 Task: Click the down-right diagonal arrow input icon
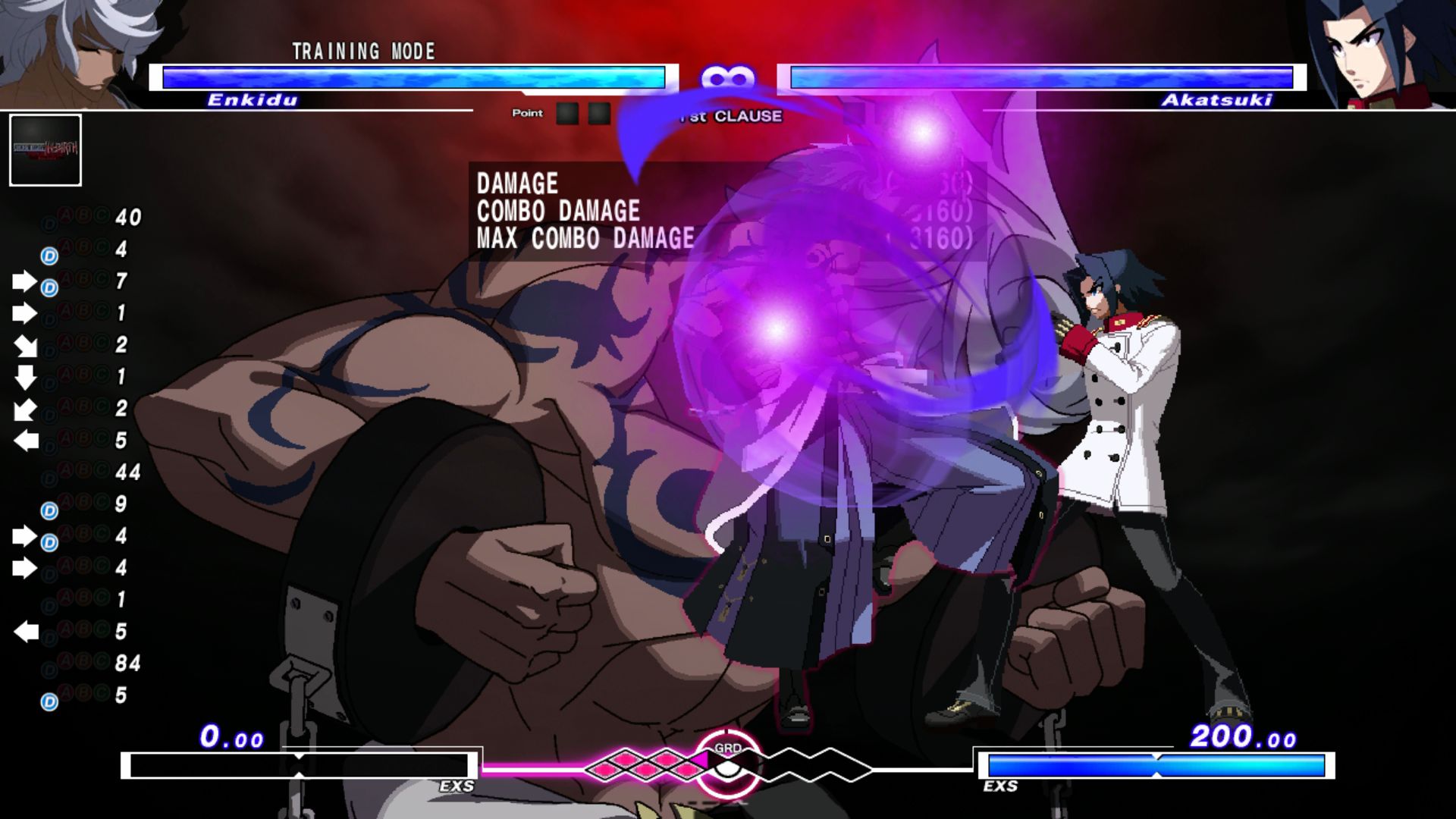(x=27, y=345)
